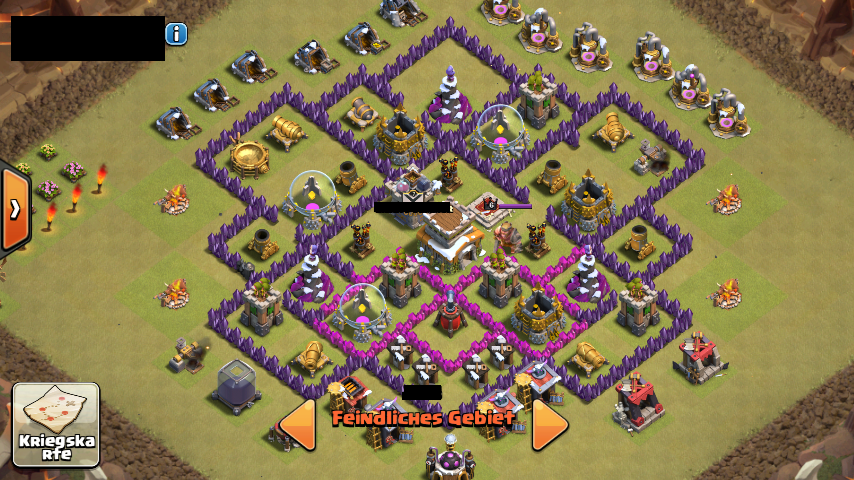Viewport: 854px width, 480px height.
Task: Go to the previous enemy base
Action: point(297,424)
